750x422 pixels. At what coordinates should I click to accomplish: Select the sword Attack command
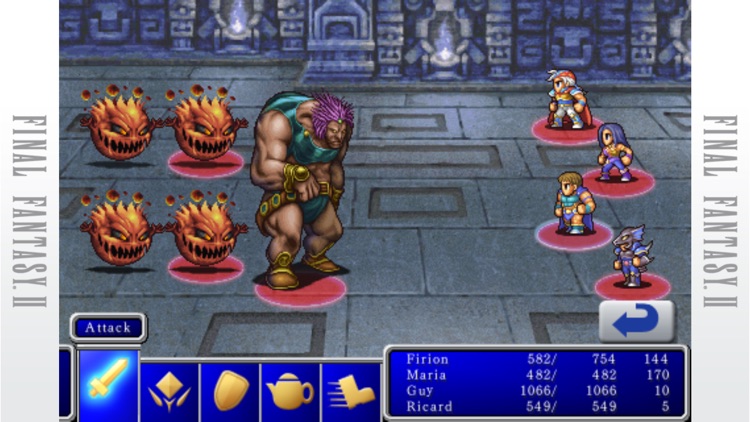tap(108, 385)
